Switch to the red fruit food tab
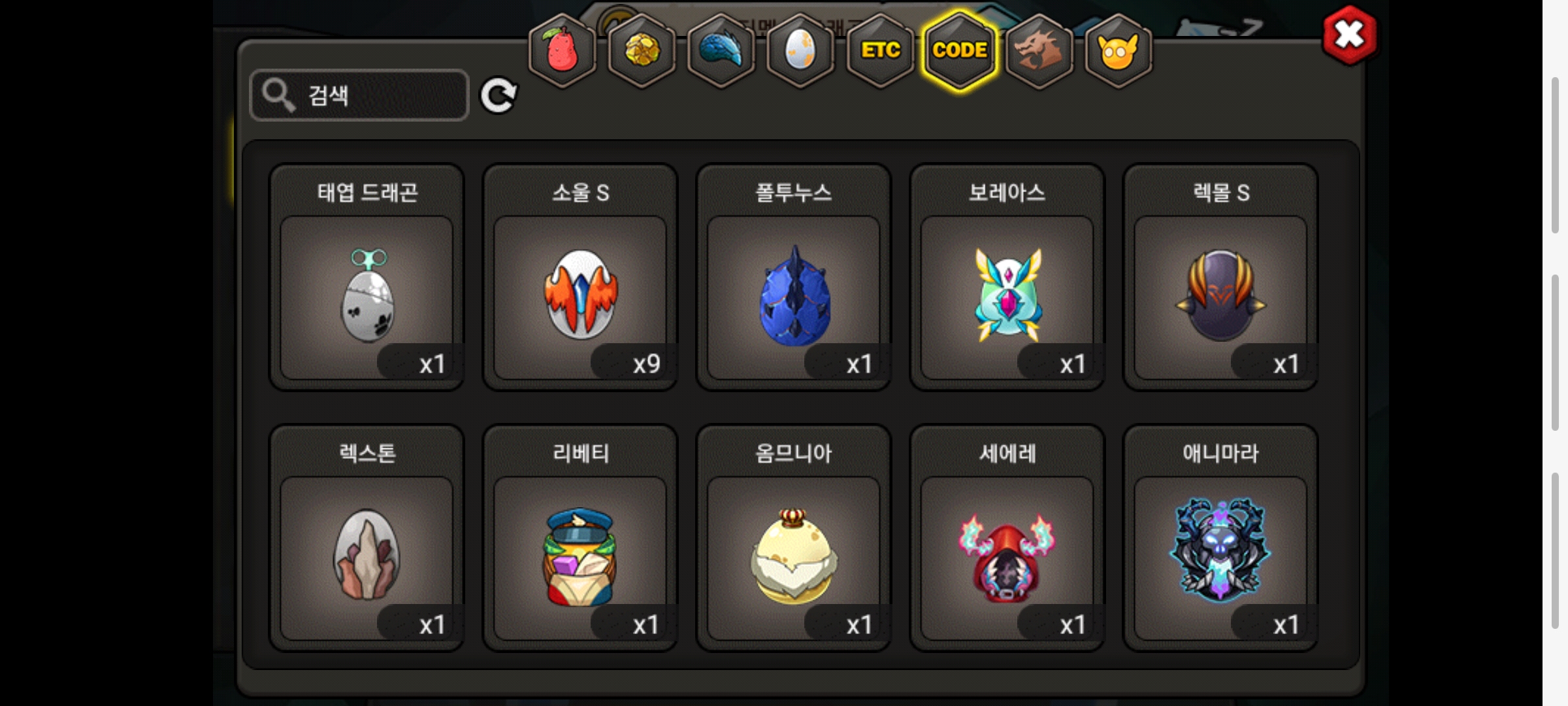The height and width of the screenshot is (706, 1568). click(562, 50)
